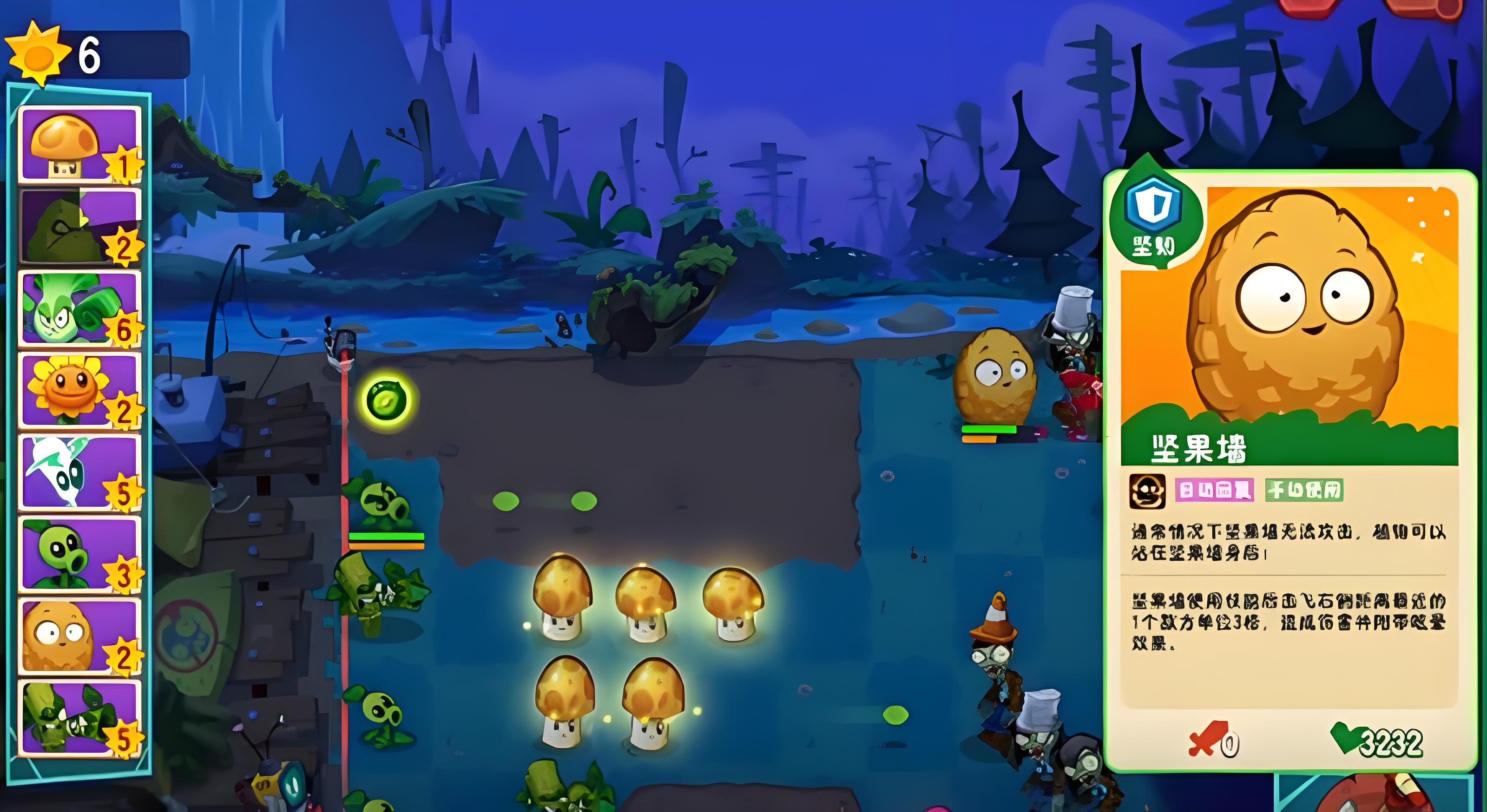
Task: Click the dark face icon beside the tags
Action: pos(1147,491)
